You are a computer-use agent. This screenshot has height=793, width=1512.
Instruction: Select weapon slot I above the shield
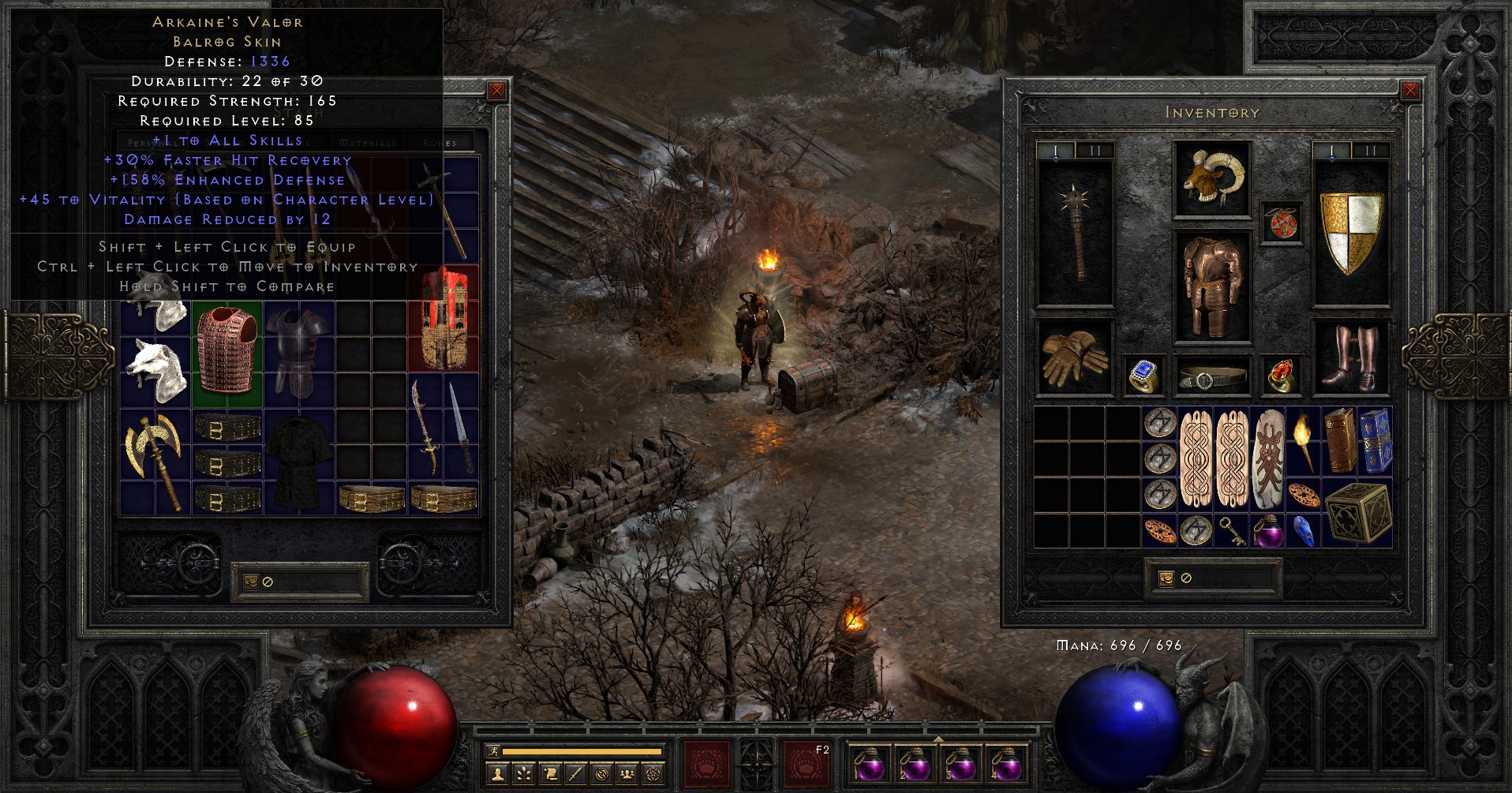point(1332,148)
